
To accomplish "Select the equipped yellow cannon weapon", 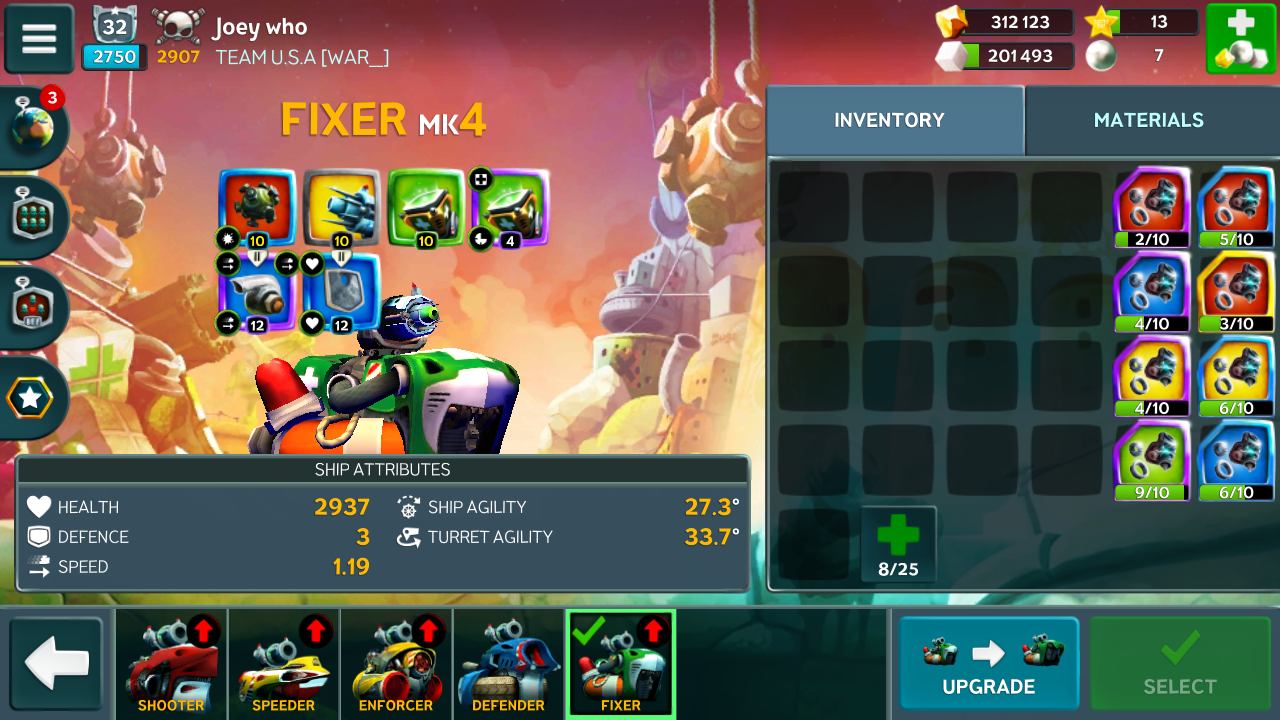I will tap(341, 207).
